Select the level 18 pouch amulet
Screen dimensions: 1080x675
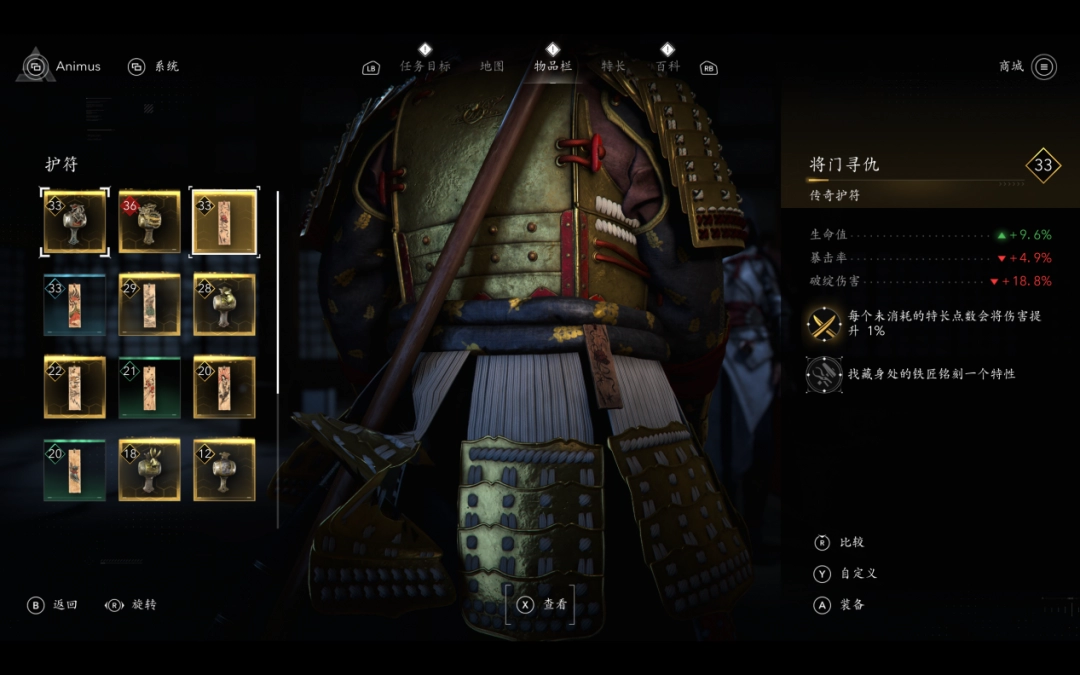(x=150, y=470)
